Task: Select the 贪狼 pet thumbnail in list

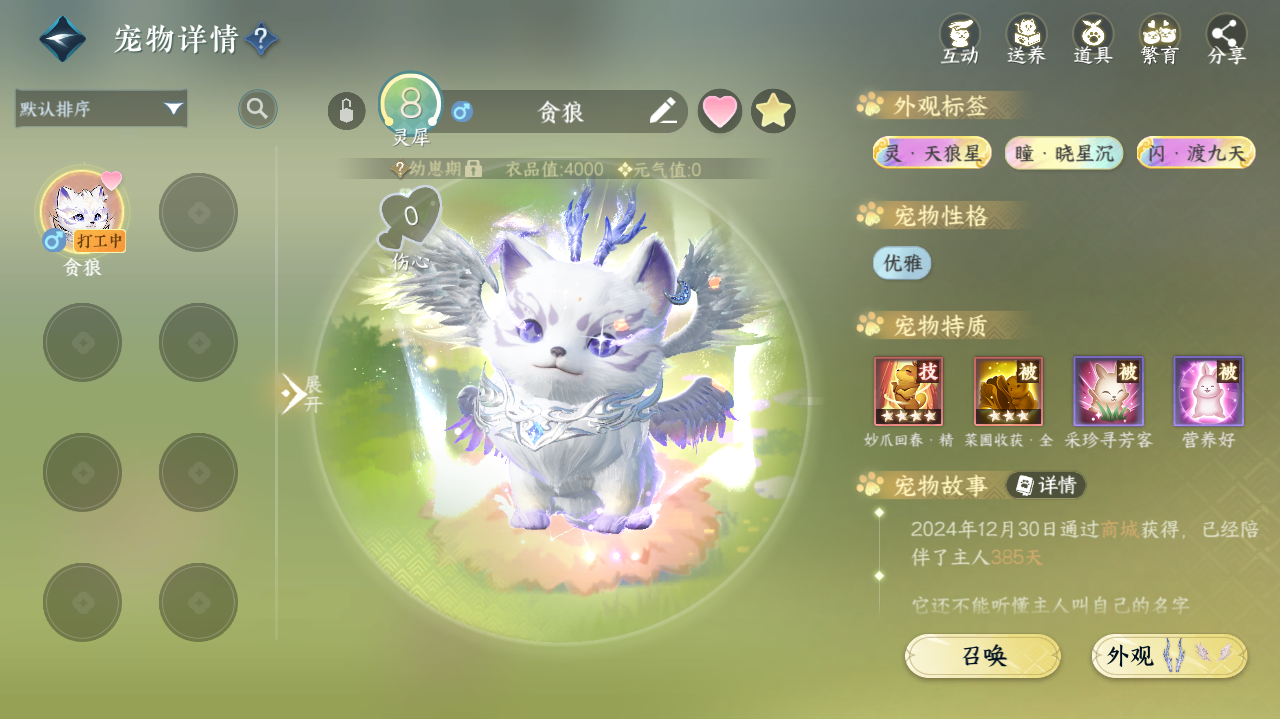Action: (x=83, y=212)
